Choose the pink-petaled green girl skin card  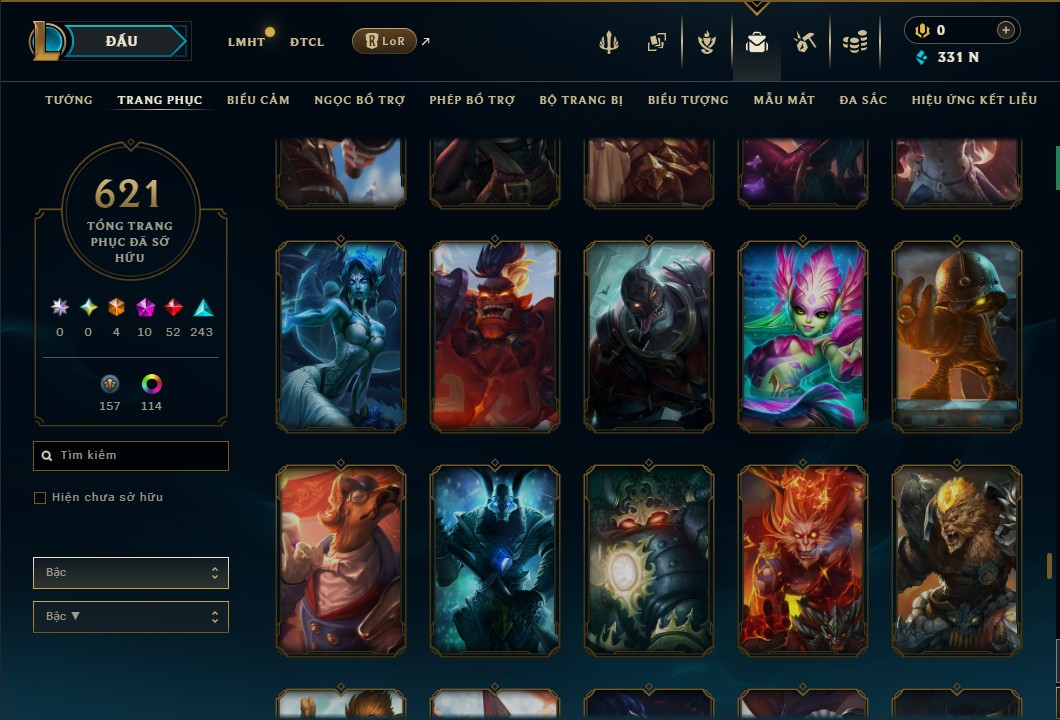point(803,336)
